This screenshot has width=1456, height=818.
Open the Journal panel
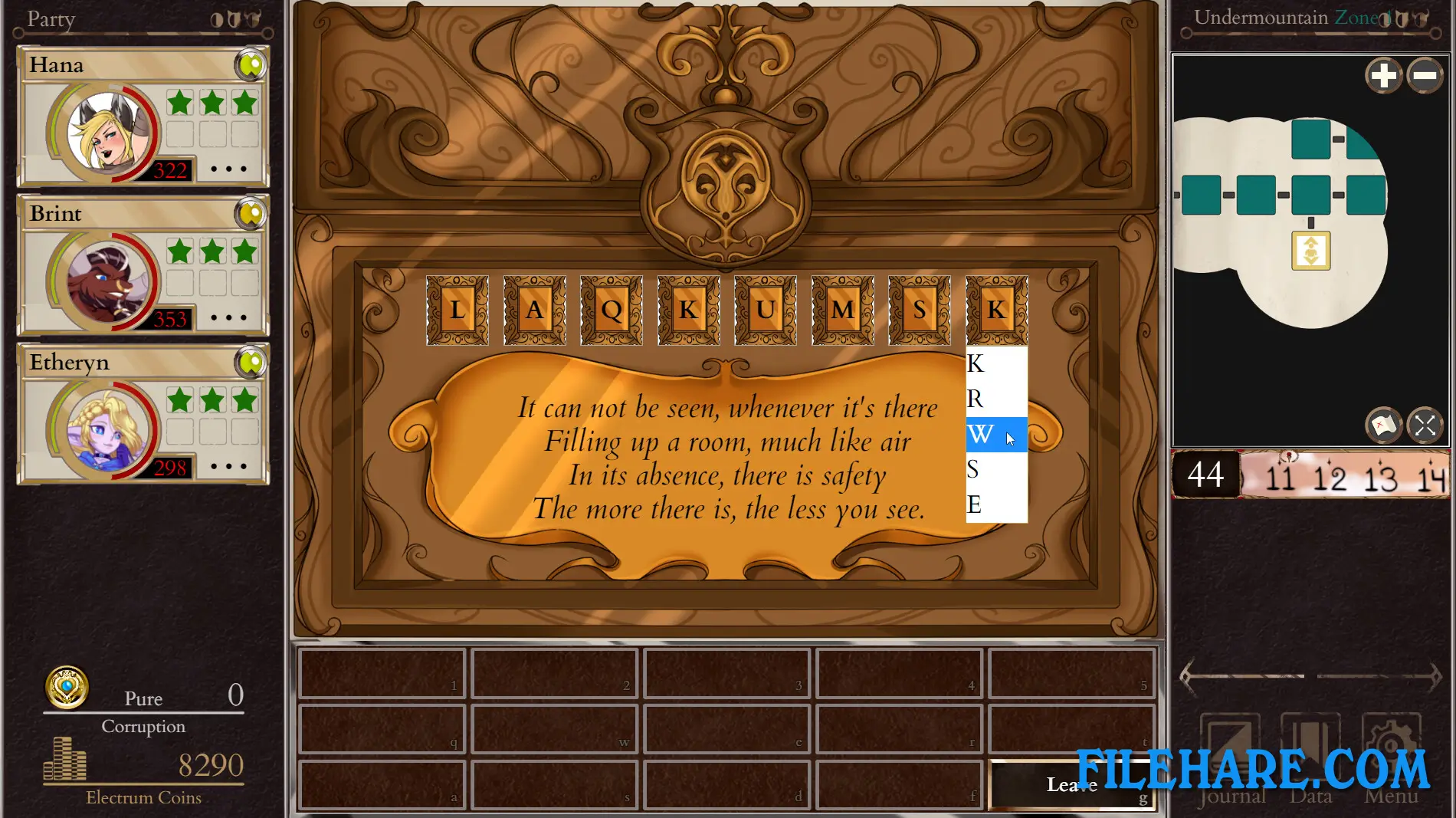pos(1231,747)
